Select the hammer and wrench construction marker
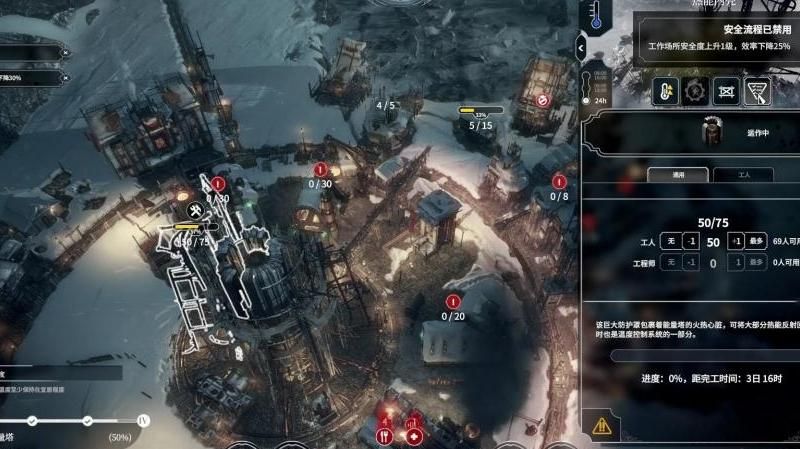 pos(196,211)
